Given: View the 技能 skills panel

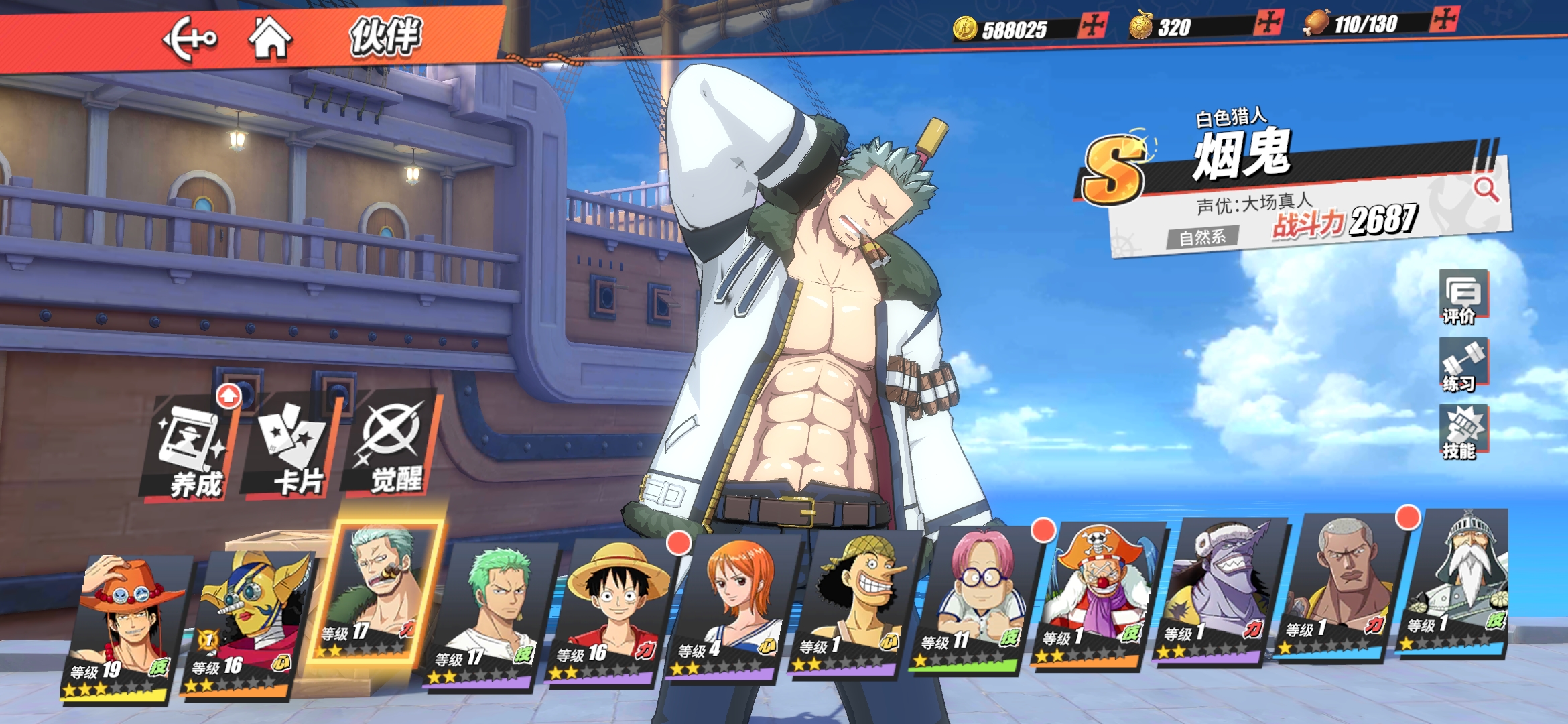Looking at the screenshot, I should pos(1463,432).
